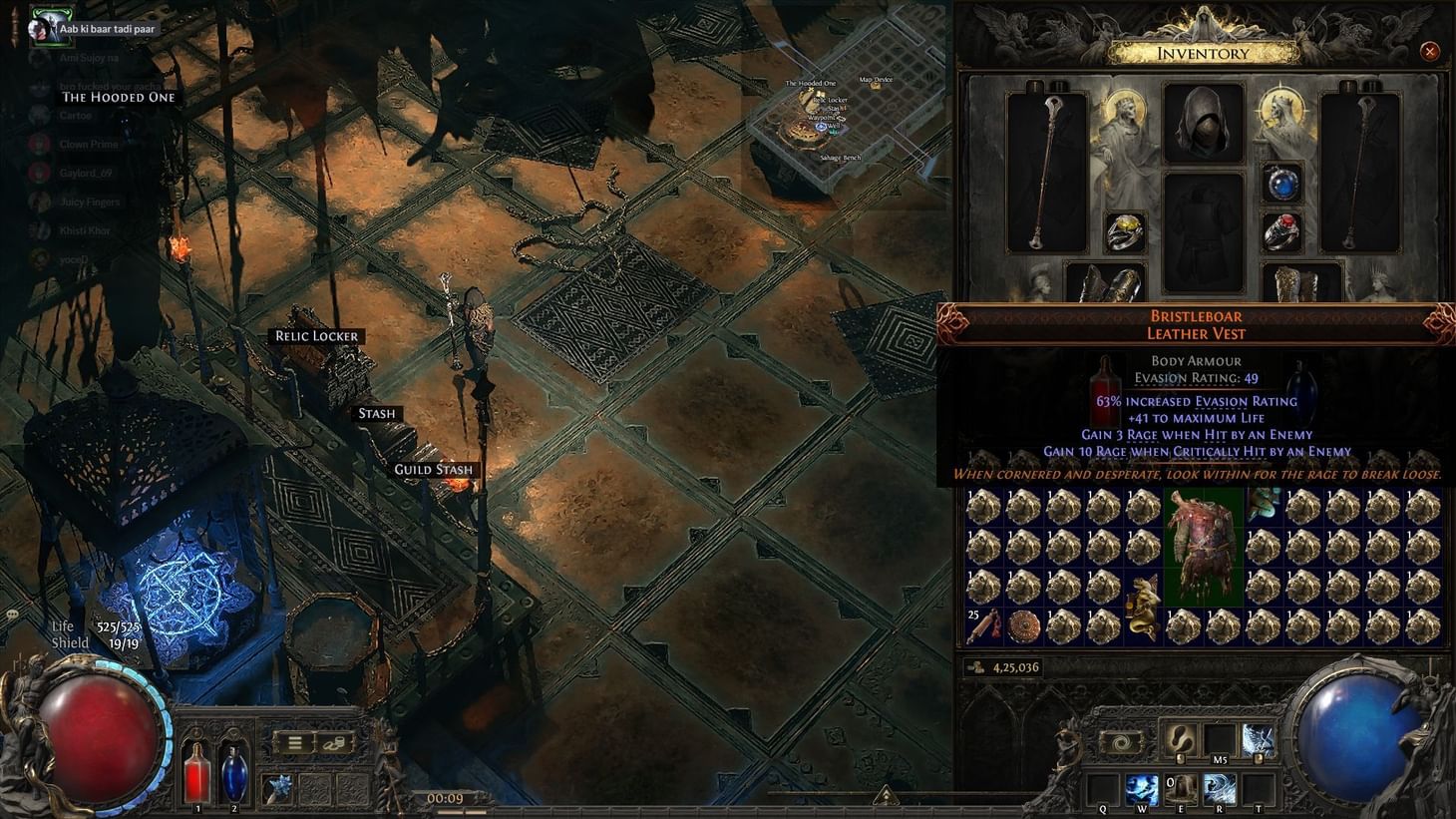Activate the frost skill bound to W
1456x819 pixels.
[1141, 789]
